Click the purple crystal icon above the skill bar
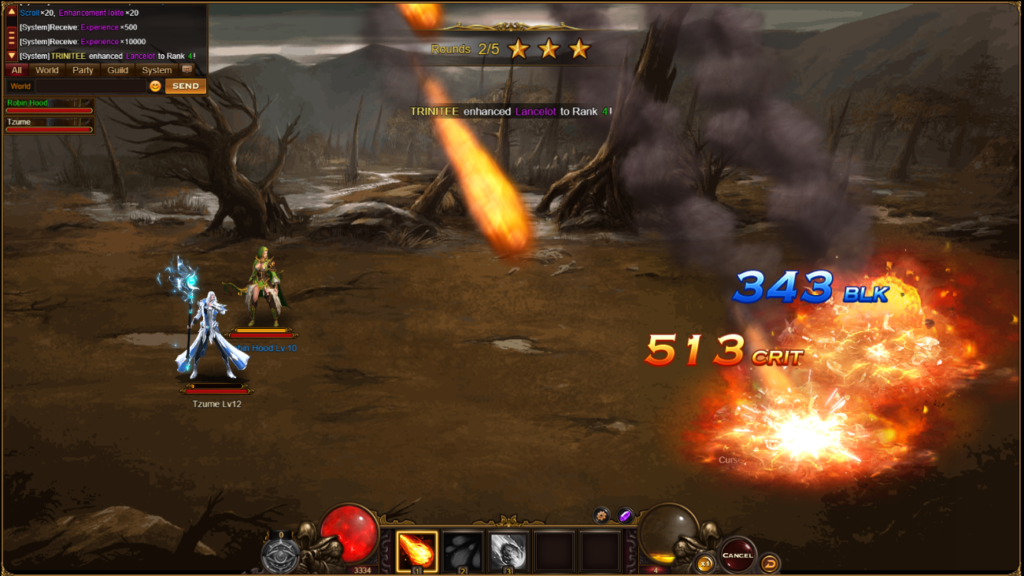 tap(625, 515)
